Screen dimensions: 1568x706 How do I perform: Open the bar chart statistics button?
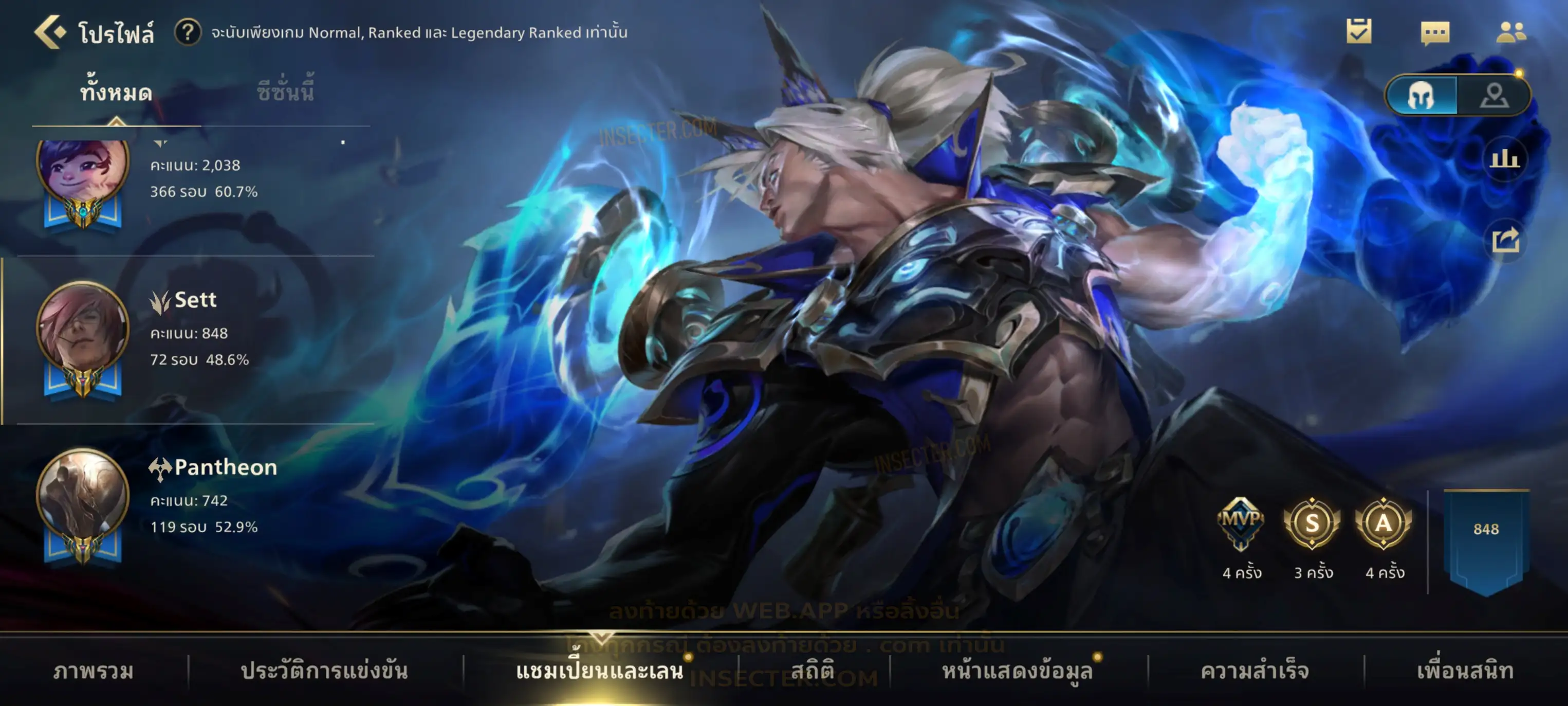coord(1504,159)
